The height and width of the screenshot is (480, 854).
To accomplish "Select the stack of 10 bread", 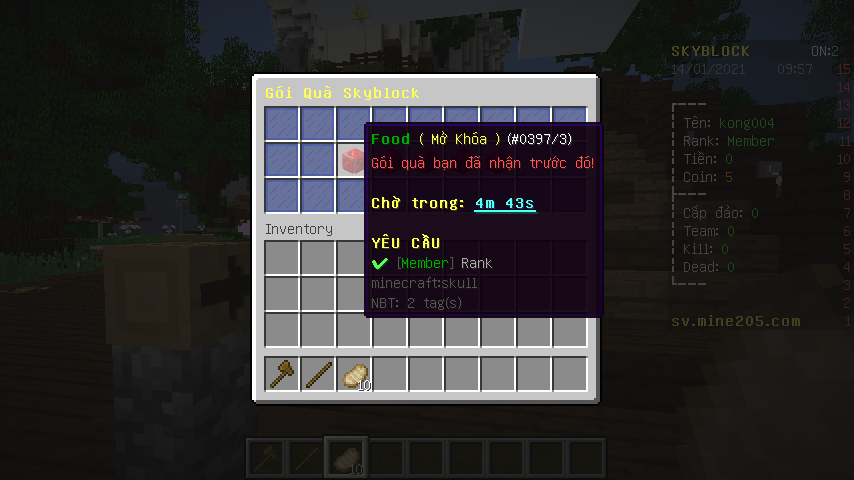I will pyautogui.click(x=355, y=374).
